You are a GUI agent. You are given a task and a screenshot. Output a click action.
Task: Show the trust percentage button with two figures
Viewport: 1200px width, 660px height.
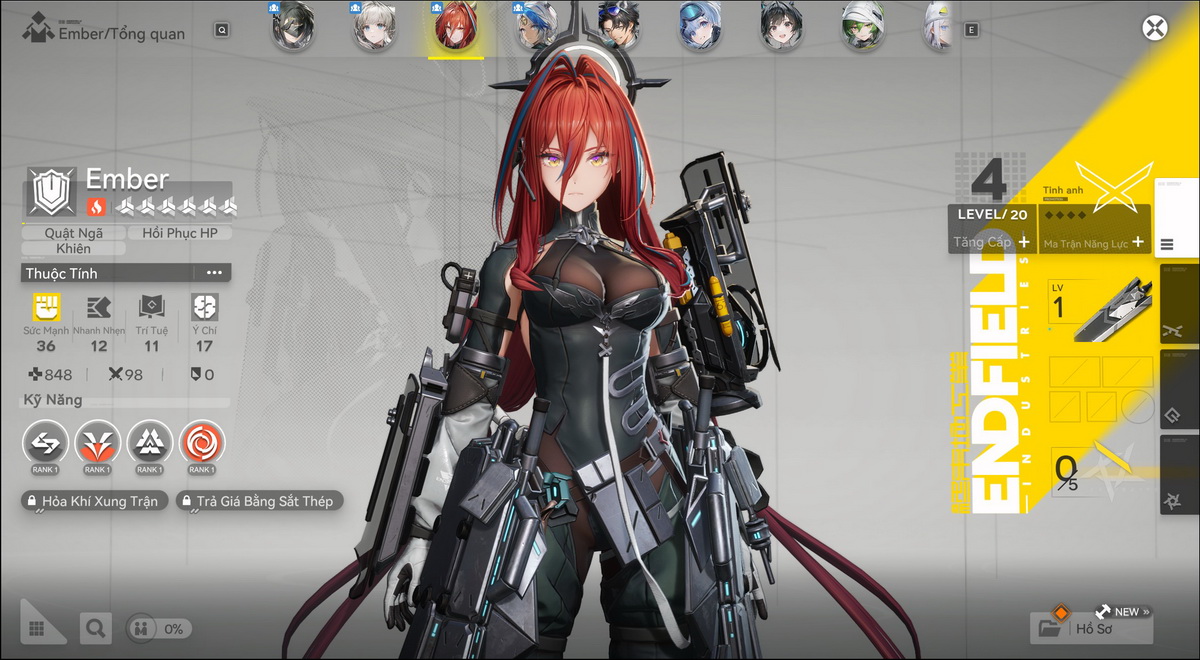pos(160,629)
